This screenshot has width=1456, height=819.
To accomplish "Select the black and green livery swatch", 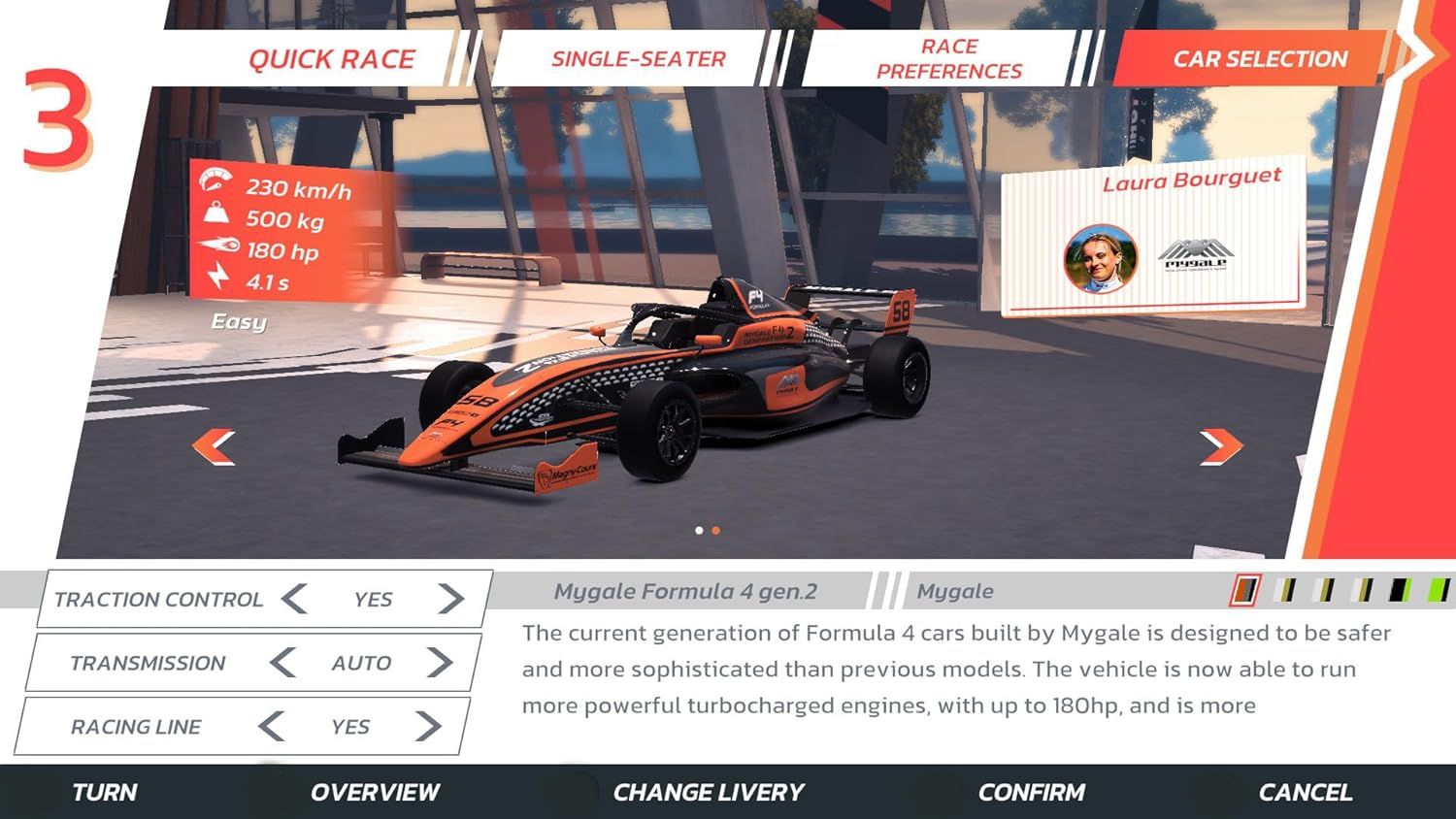I will pyautogui.click(x=1400, y=590).
